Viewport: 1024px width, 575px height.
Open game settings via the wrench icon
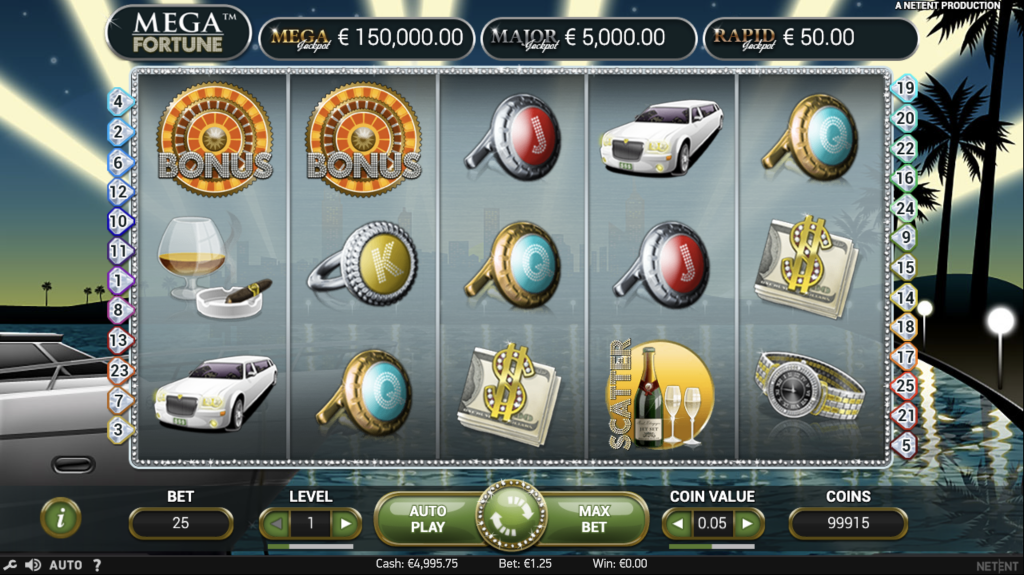click(x=9, y=565)
